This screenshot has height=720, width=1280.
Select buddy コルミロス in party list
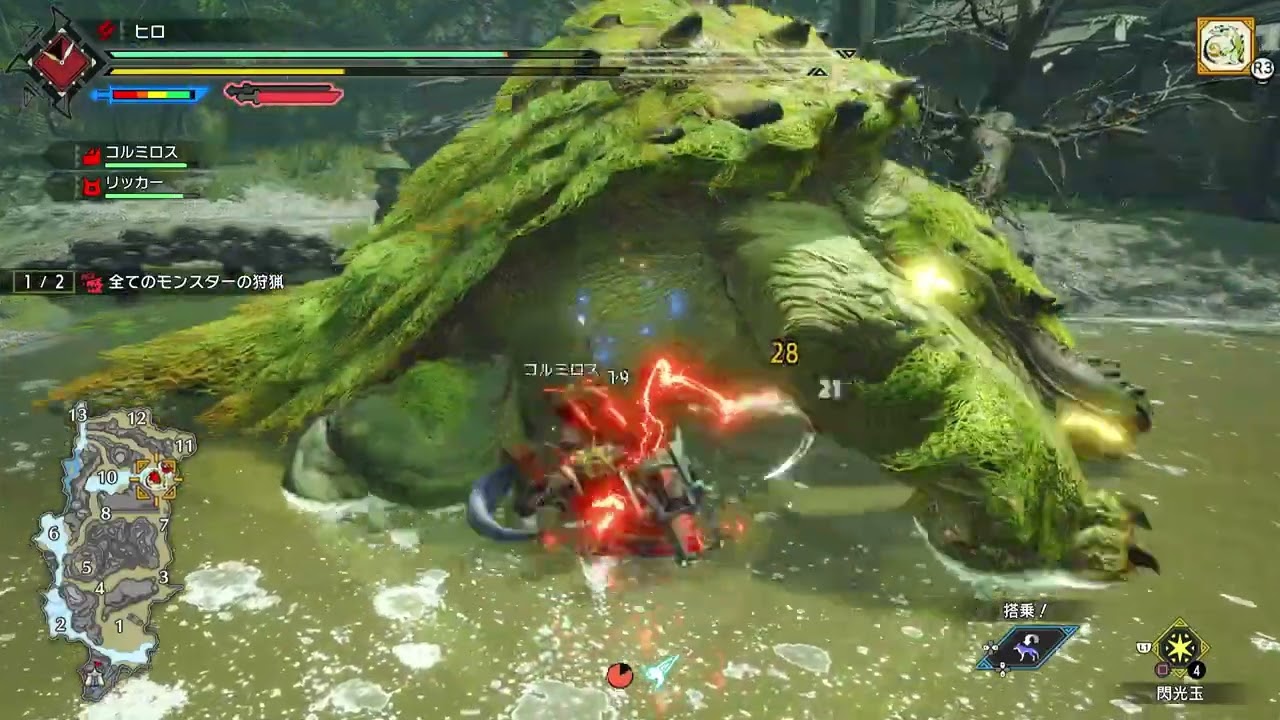pos(141,153)
